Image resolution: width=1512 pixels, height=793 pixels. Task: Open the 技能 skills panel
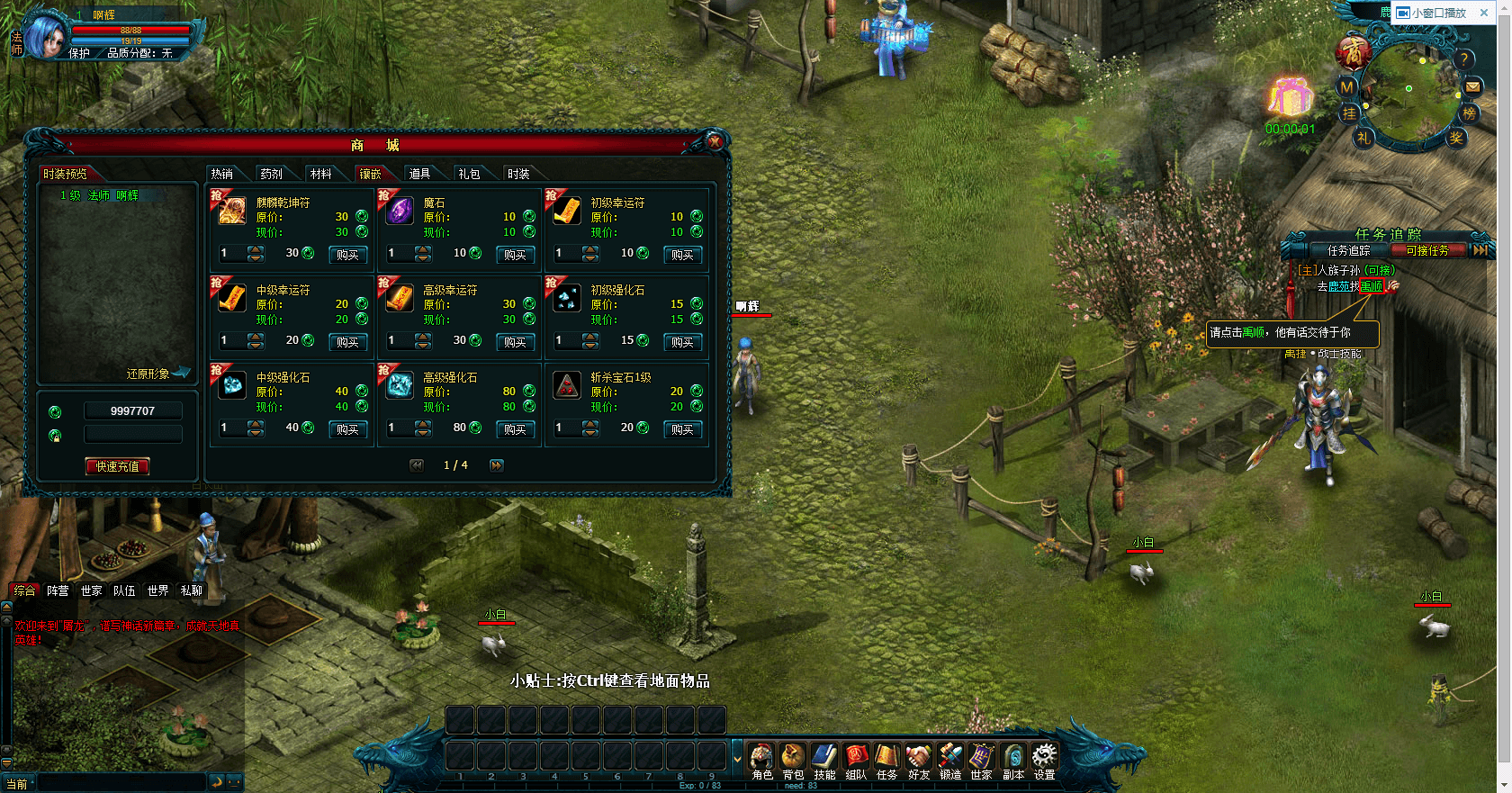tap(824, 760)
